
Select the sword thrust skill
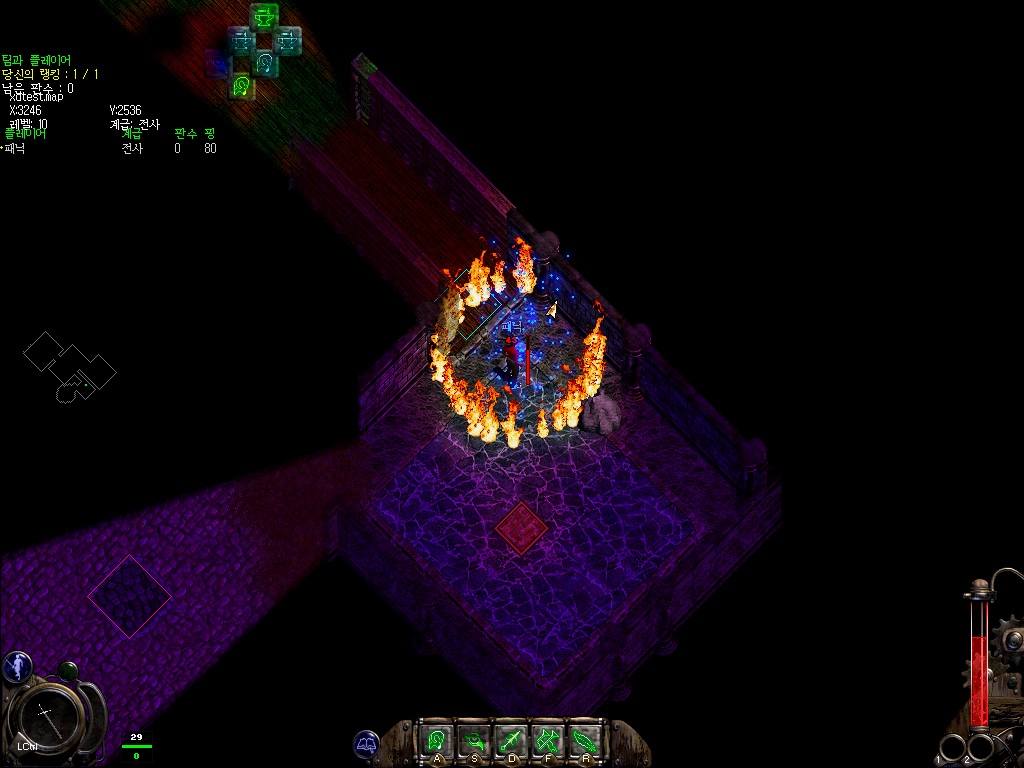(x=511, y=740)
